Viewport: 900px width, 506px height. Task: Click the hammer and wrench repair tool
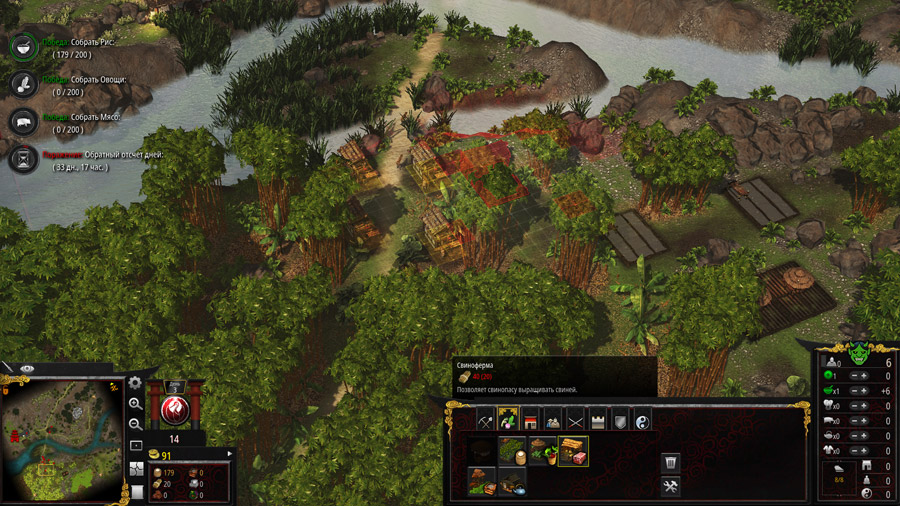671,487
